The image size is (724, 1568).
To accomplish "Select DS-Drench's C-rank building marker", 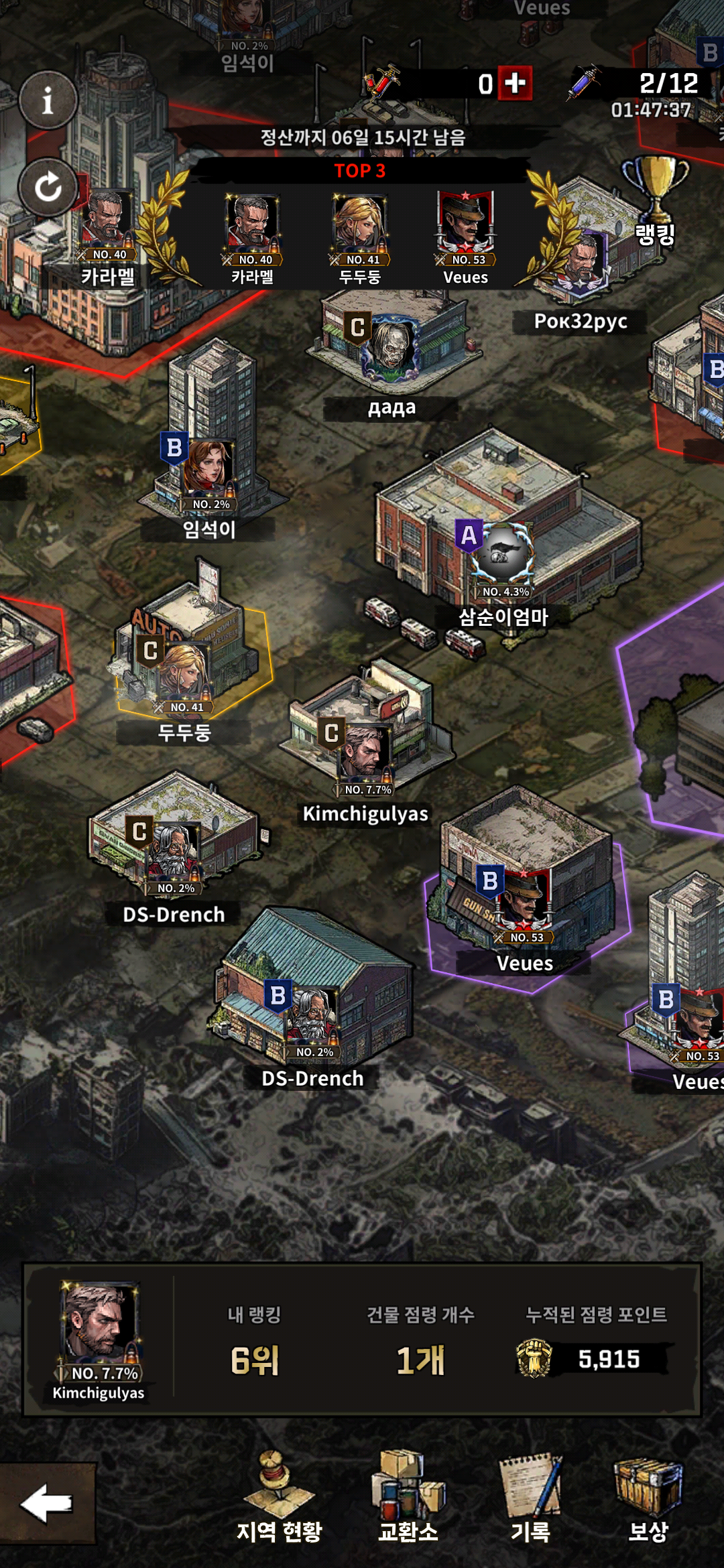I will (x=172, y=852).
